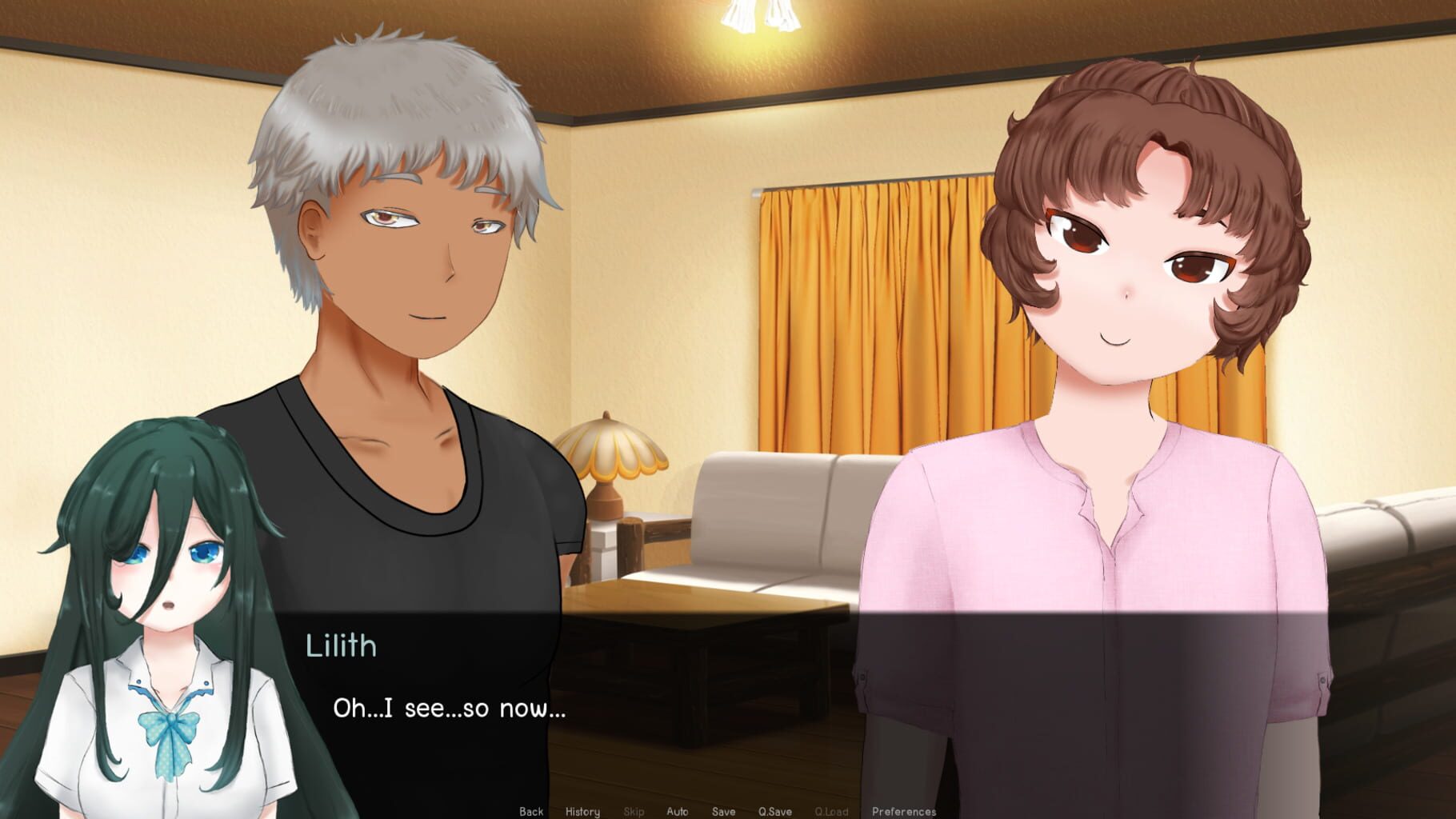1456x819 pixels.
Task: Enable Skip mode from the quick menu
Action: [x=632, y=811]
